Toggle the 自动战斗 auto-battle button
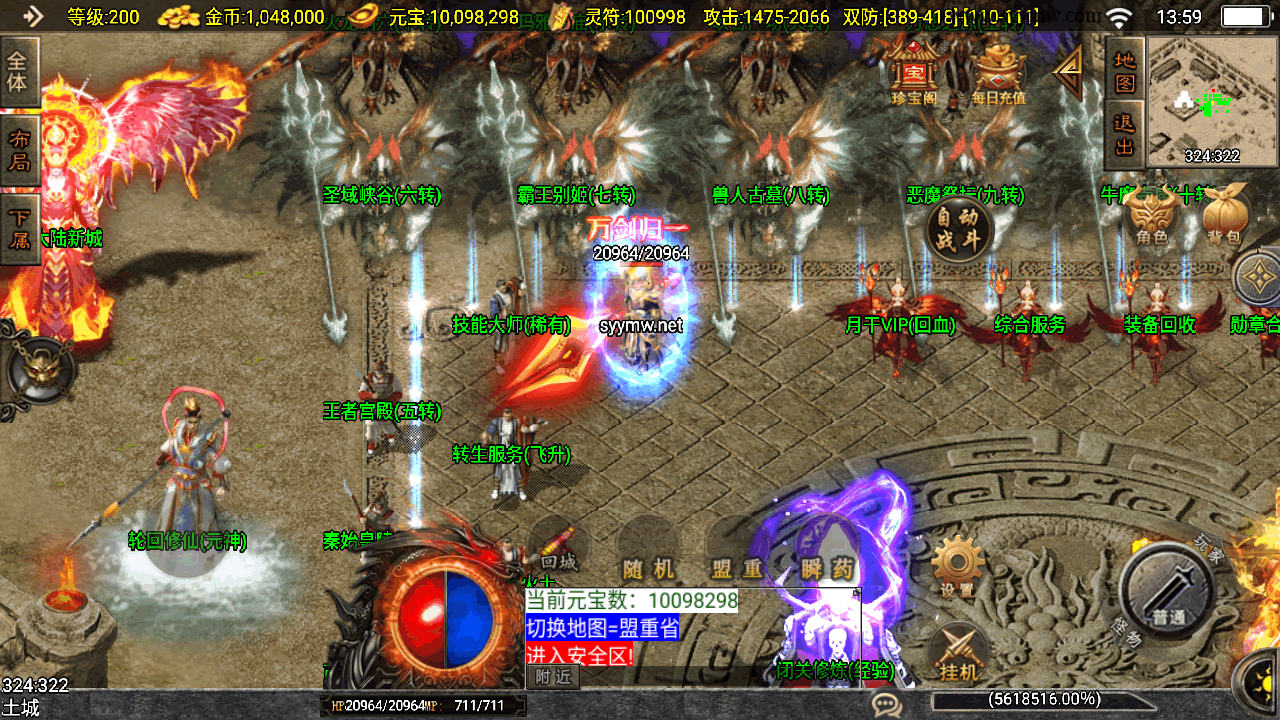Viewport: 1280px width, 720px height. [x=959, y=229]
